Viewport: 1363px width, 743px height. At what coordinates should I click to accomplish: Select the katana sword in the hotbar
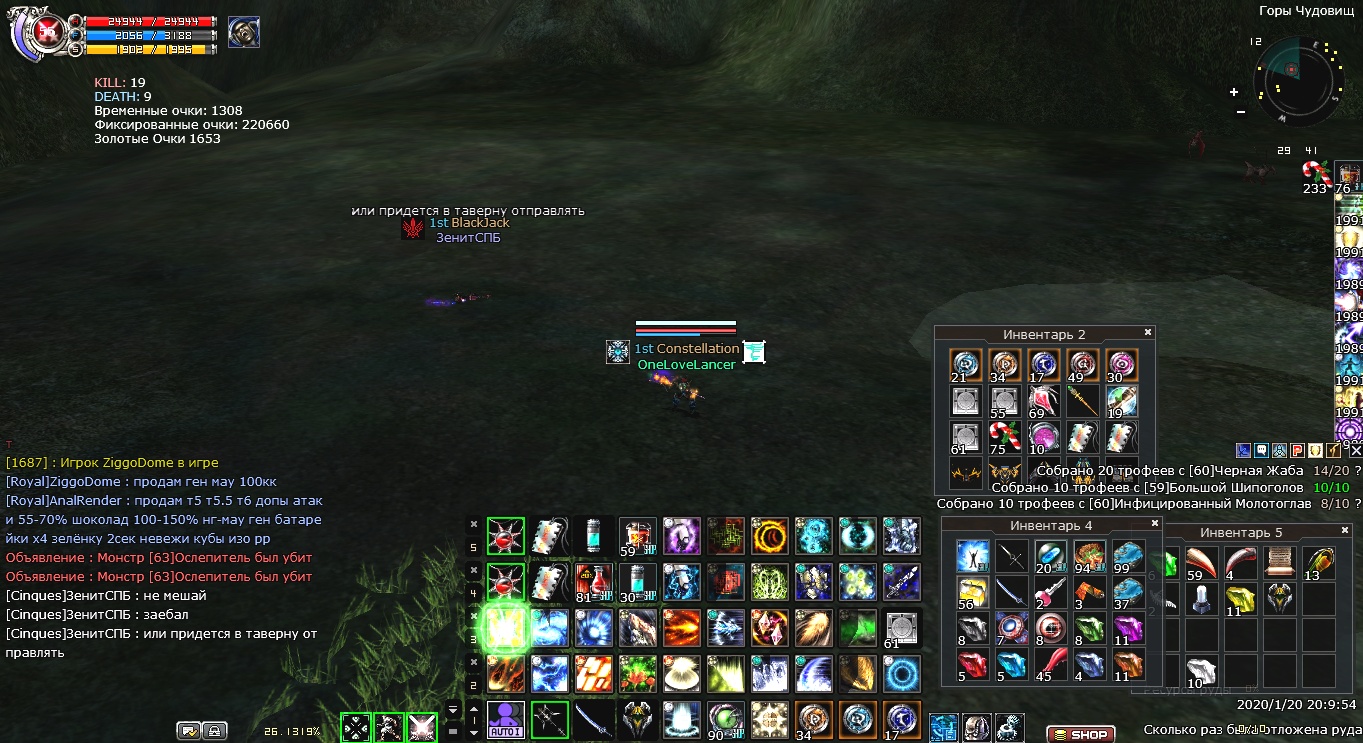click(x=593, y=720)
